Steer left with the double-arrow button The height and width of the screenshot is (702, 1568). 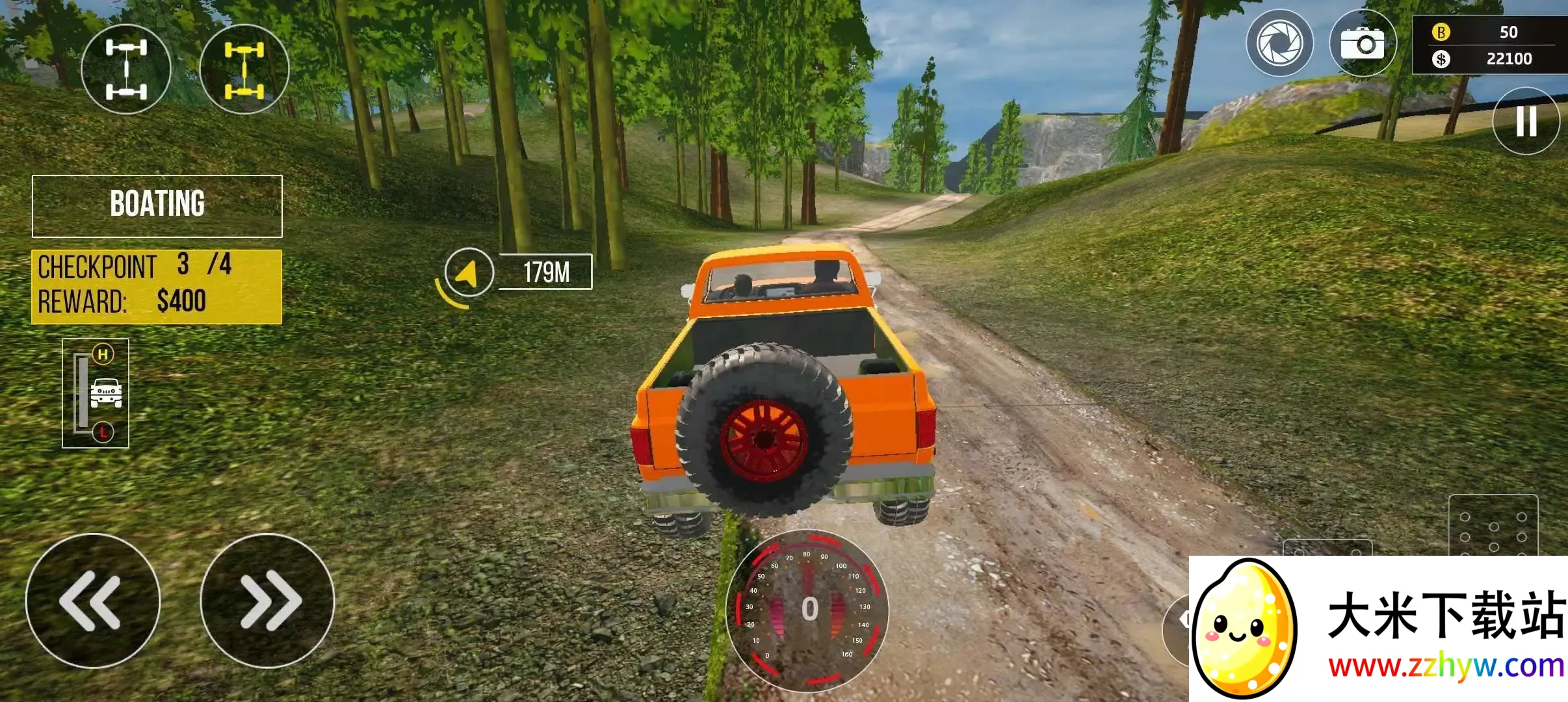[92, 601]
